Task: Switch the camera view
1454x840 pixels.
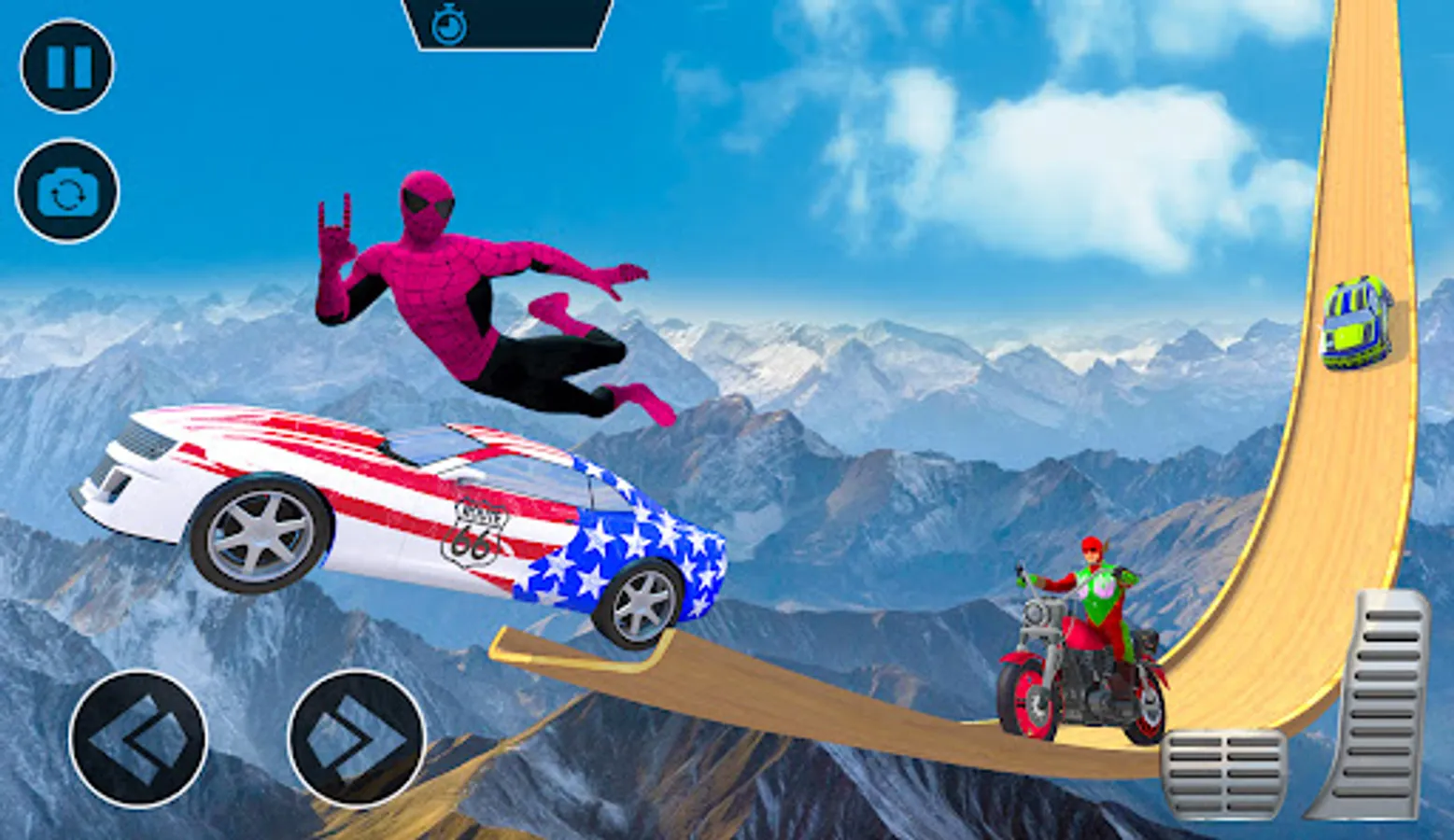Action: [67, 192]
